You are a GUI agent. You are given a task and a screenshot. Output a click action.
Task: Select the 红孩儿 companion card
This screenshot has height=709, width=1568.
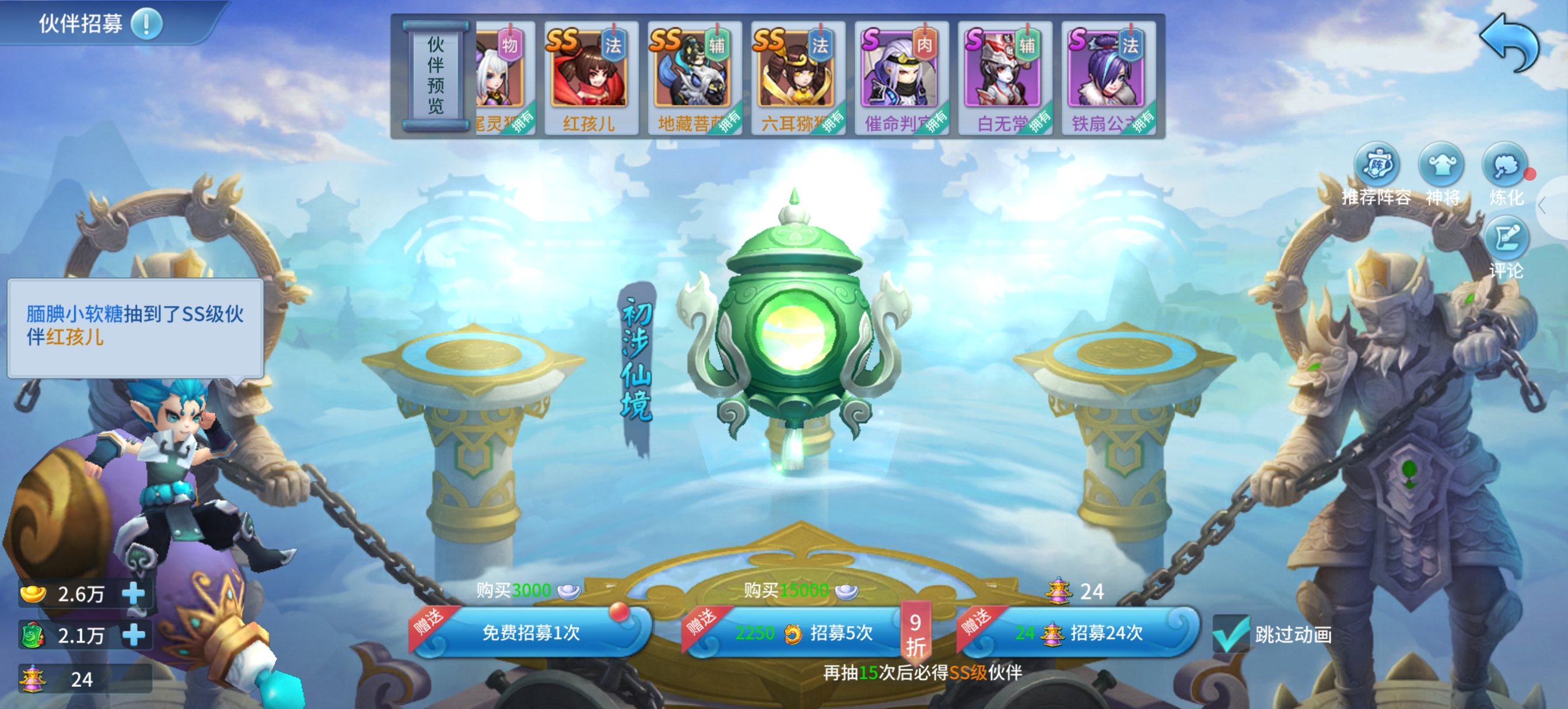589,77
